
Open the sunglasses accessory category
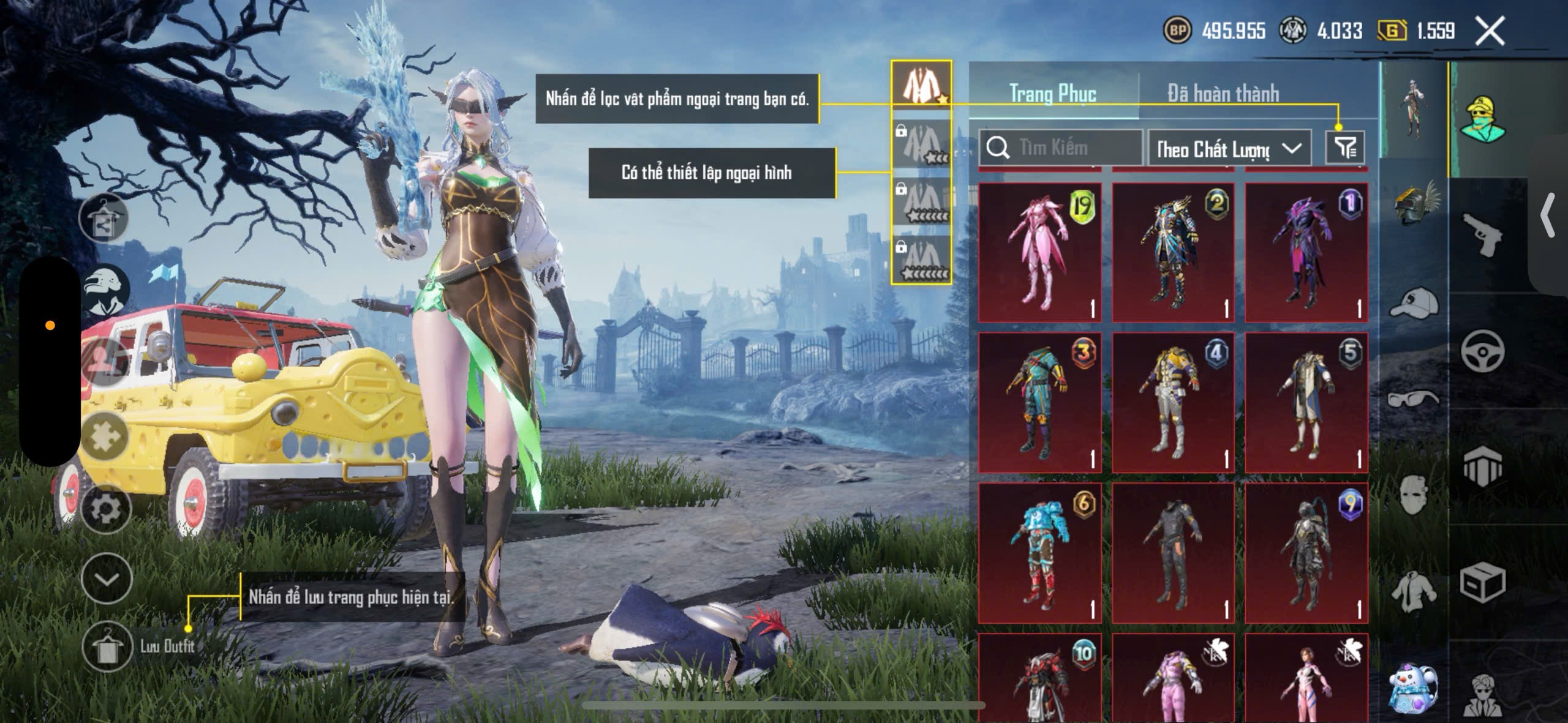click(x=1415, y=399)
